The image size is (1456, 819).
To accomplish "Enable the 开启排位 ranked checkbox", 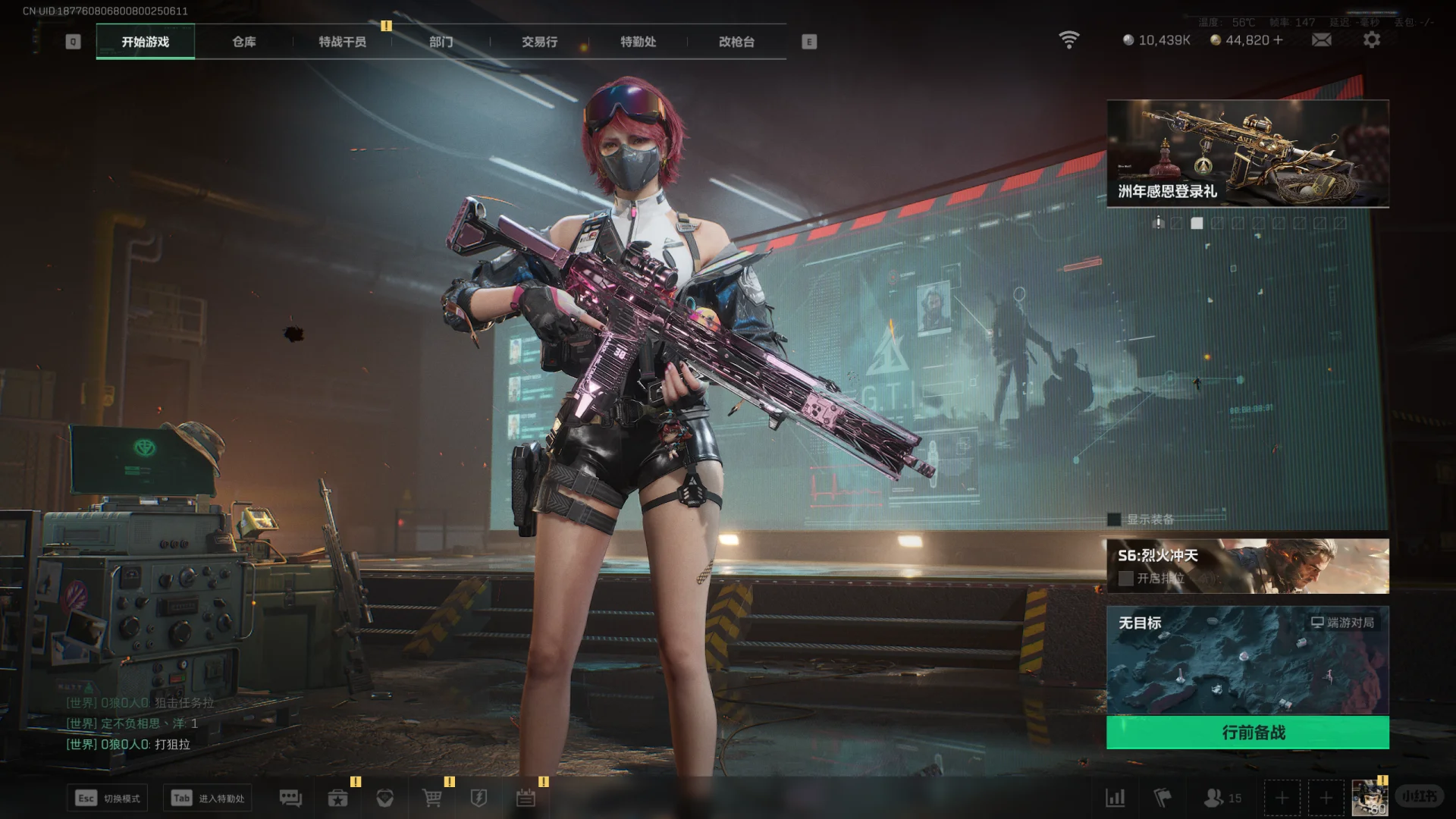I will pos(1126,579).
